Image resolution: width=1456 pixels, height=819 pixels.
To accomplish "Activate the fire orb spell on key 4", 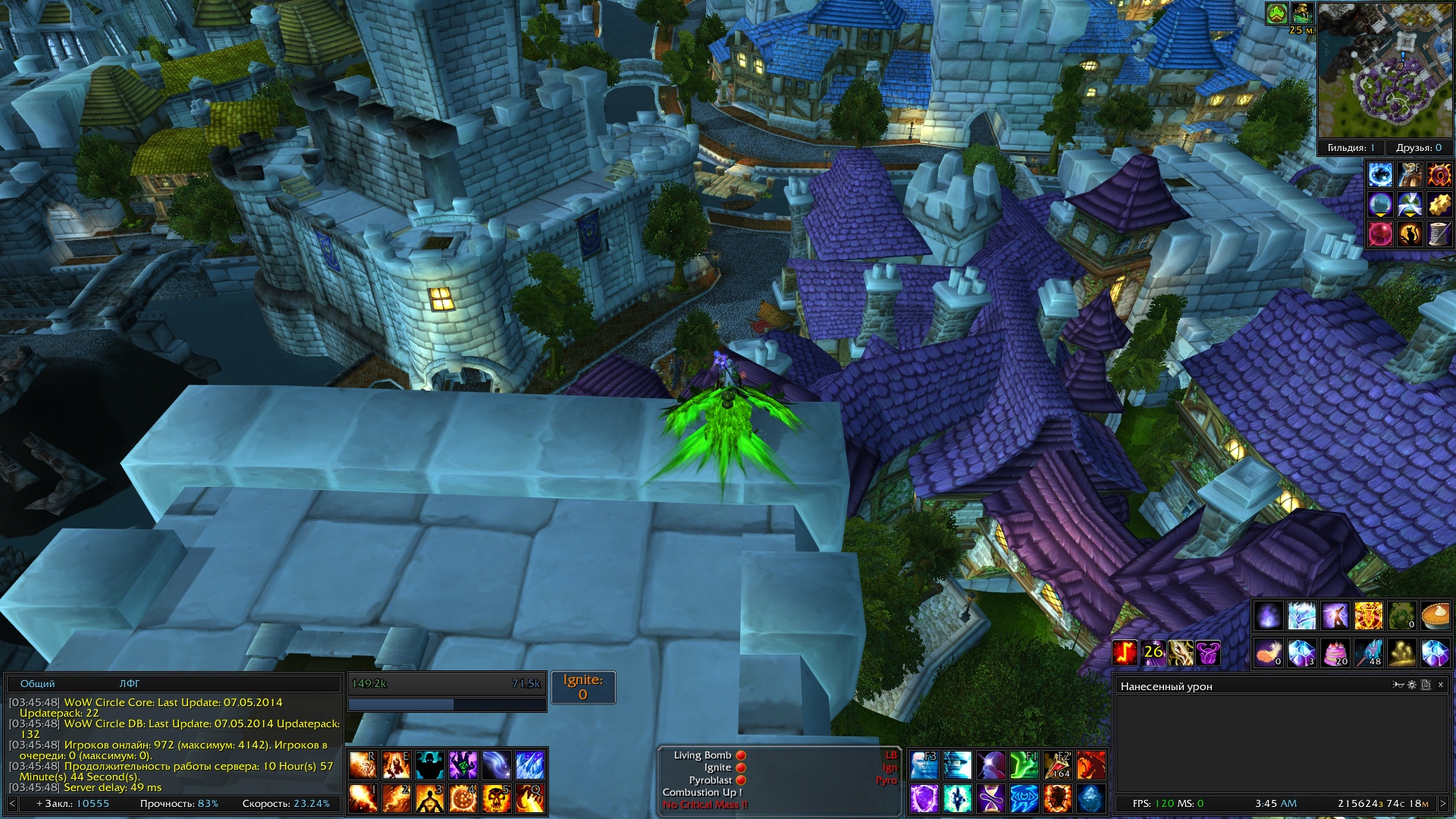I will point(463,799).
